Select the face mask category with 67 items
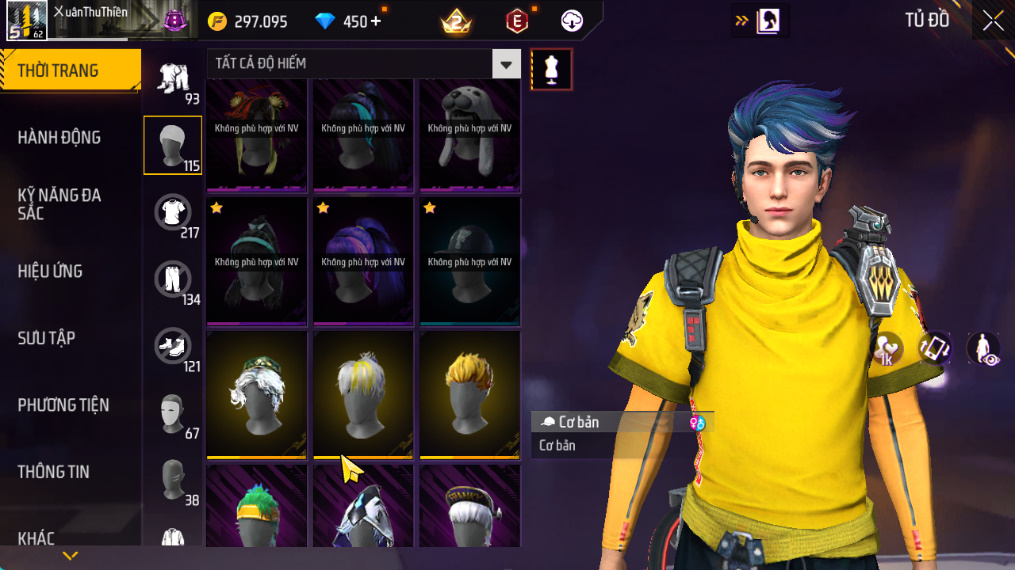The image size is (1015, 570). click(173, 413)
